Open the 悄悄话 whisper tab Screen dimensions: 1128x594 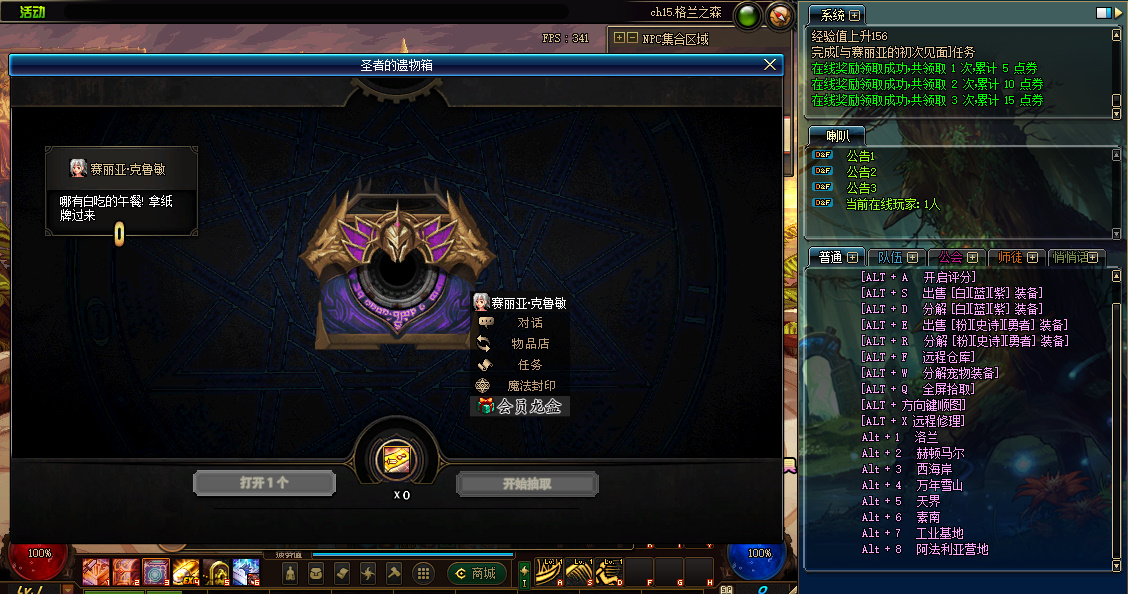pos(1076,257)
